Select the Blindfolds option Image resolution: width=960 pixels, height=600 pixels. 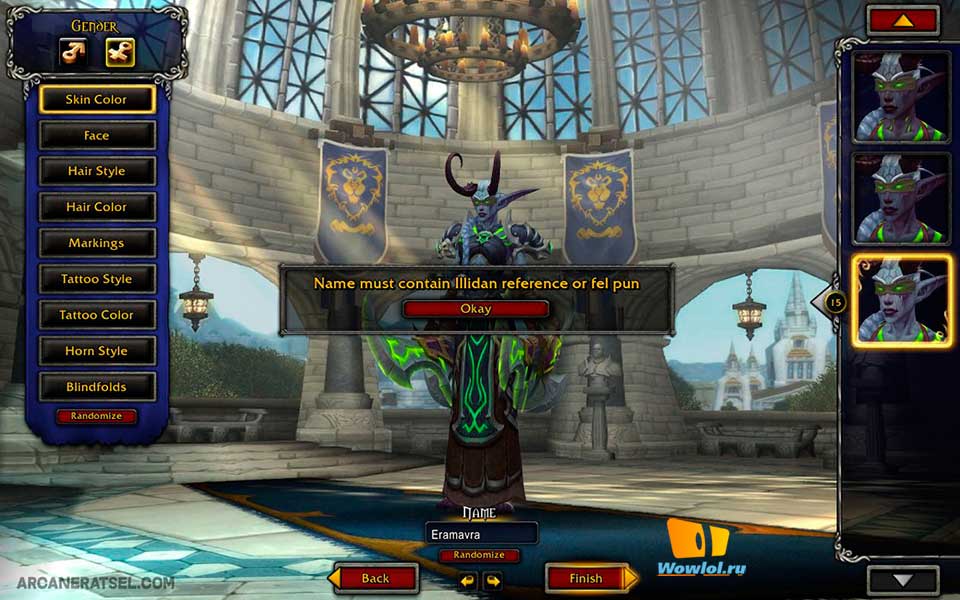pyautogui.click(x=97, y=387)
